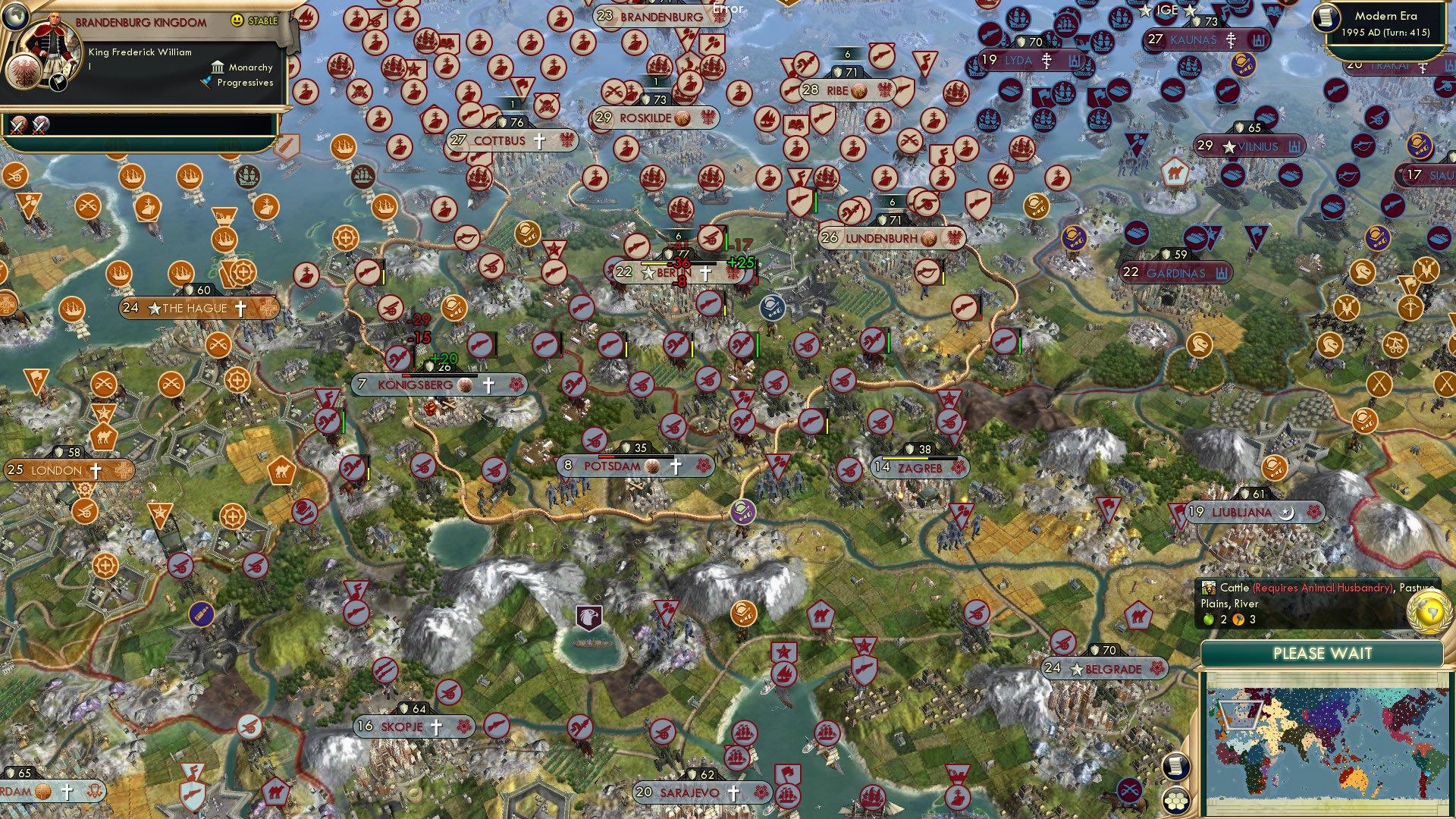The height and width of the screenshot is (819, 1456).
Task: Toggle the capital star on Berlin's banner
Action: (x=648, y=273)
